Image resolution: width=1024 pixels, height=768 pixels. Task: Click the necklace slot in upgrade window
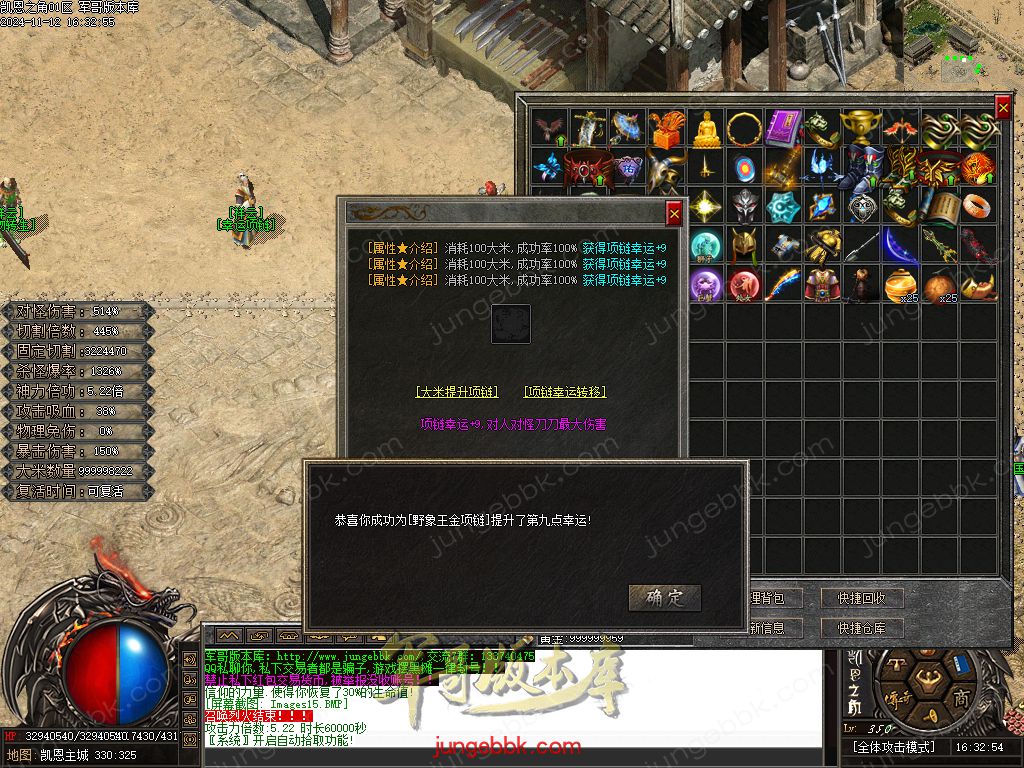[x=511, y=324]
